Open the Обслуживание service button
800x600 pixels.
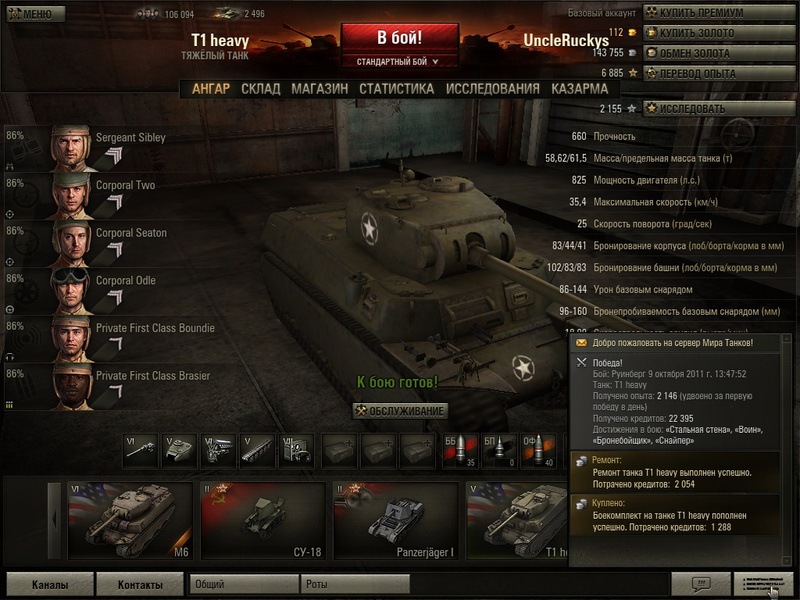[399, 411]
